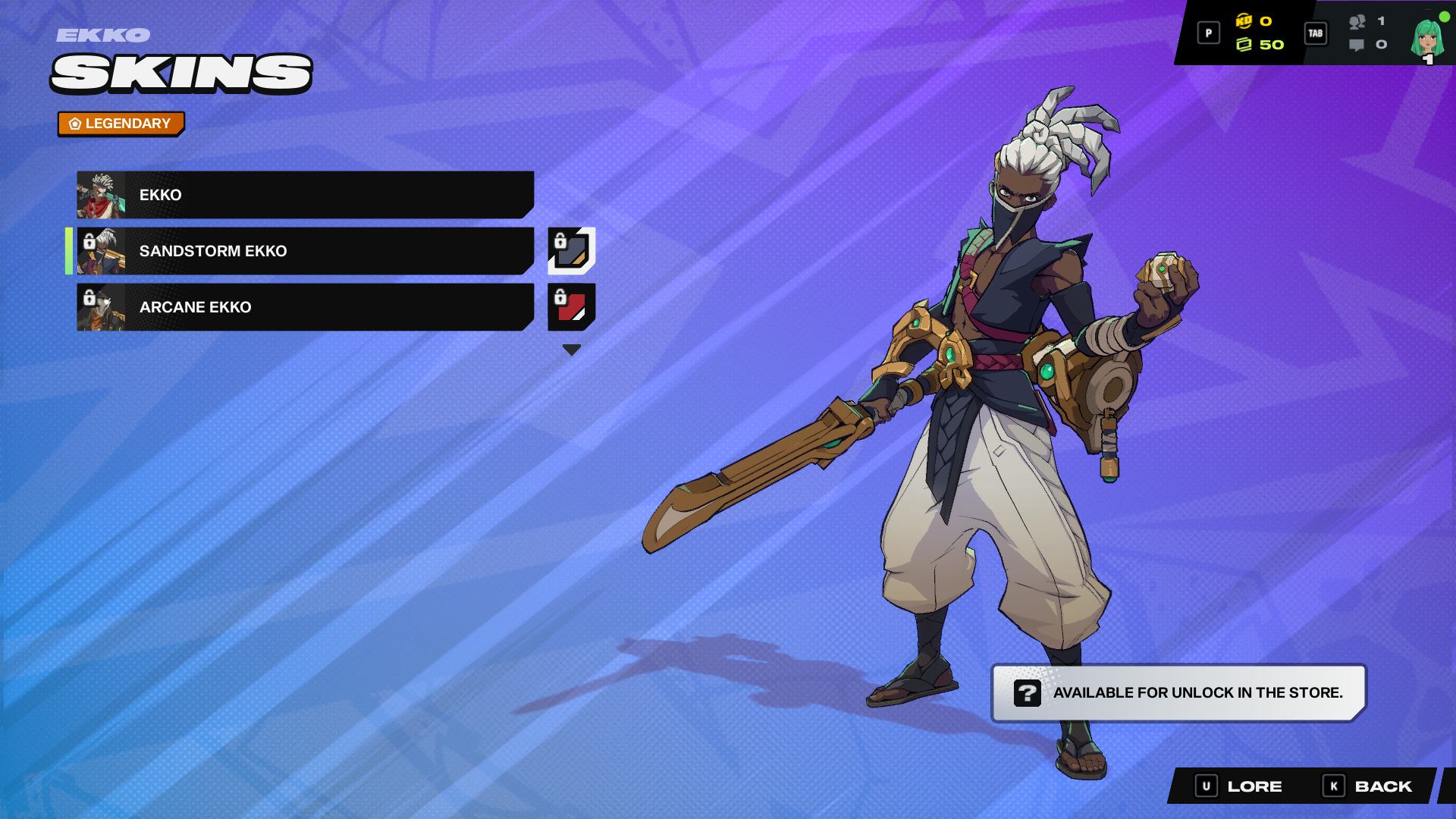Open chat with the speech bubble icon
The width and height of the screenshot is (1456, 819).
coord(1357,45)
